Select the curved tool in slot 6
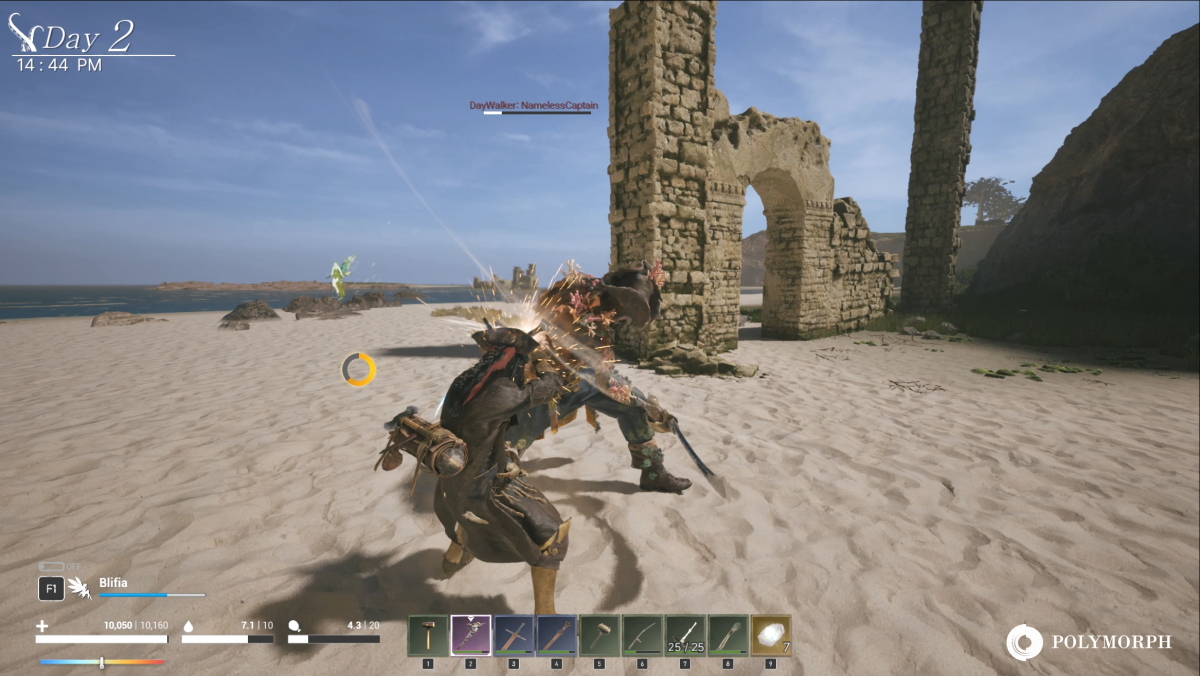 (x=643, y=635)
